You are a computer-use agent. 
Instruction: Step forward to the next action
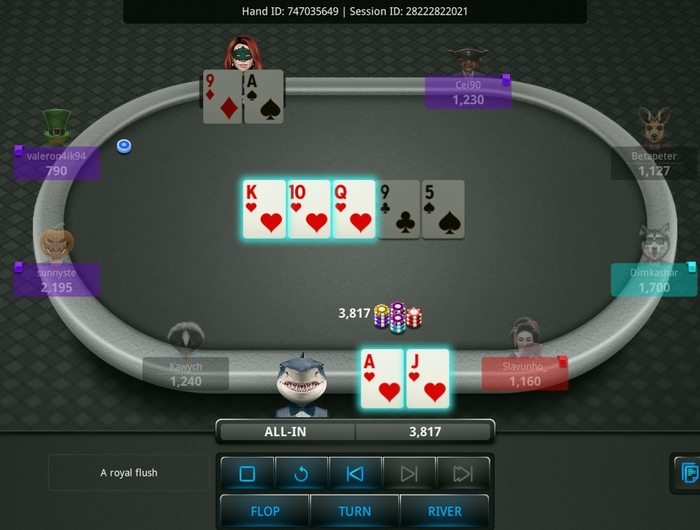409,474
